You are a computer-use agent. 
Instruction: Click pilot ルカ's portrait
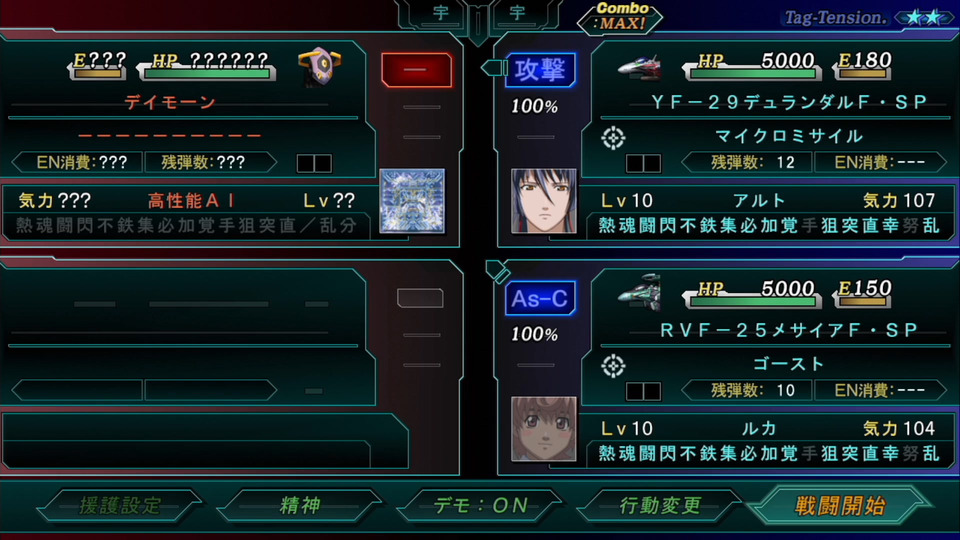(x=544, y=429)
